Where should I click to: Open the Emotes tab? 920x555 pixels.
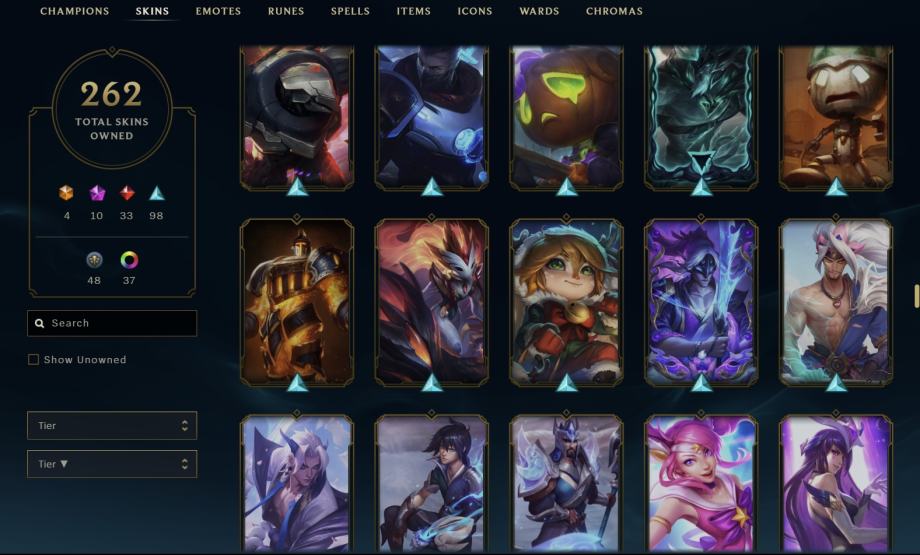click(218, 12)
